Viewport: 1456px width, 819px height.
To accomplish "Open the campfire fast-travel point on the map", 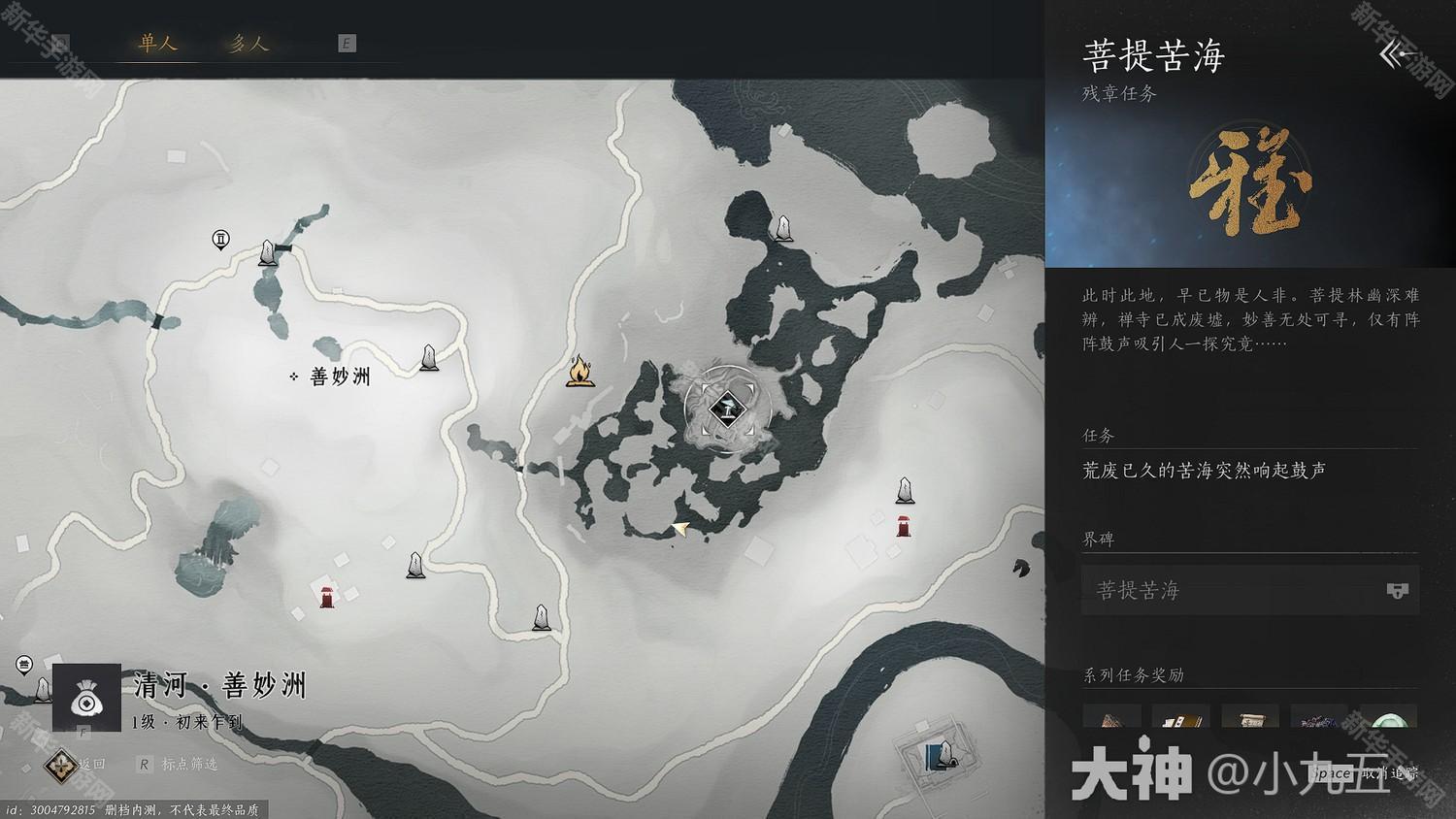I will tap(580, 369).
